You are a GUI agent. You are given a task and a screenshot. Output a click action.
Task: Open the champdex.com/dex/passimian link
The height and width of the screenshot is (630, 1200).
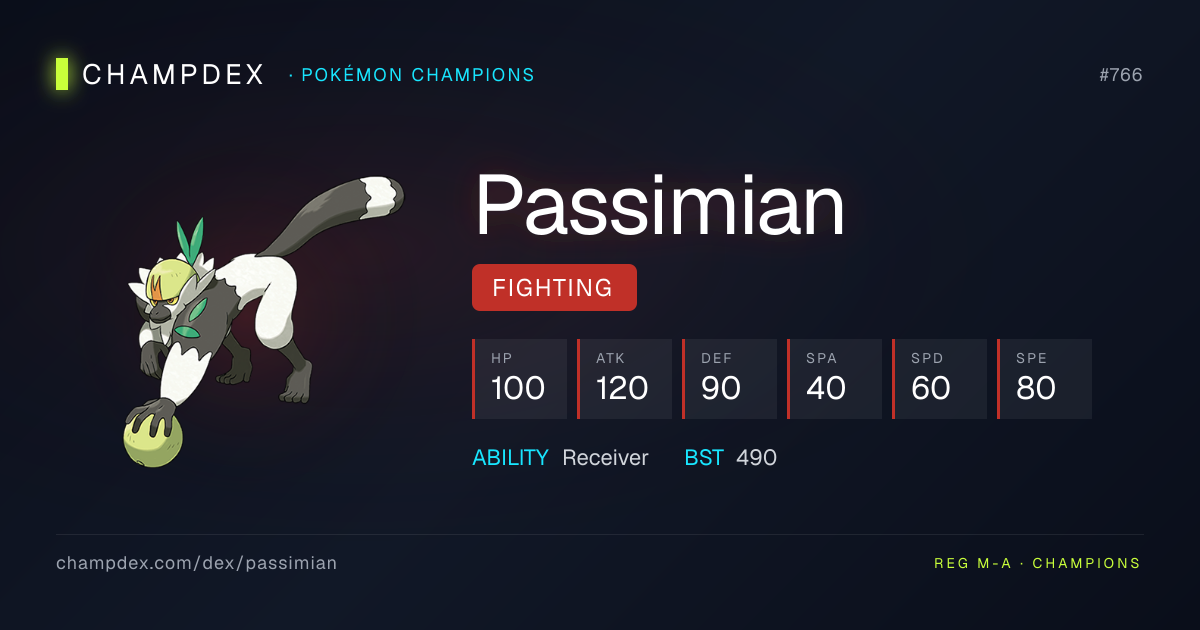[197, 563]
